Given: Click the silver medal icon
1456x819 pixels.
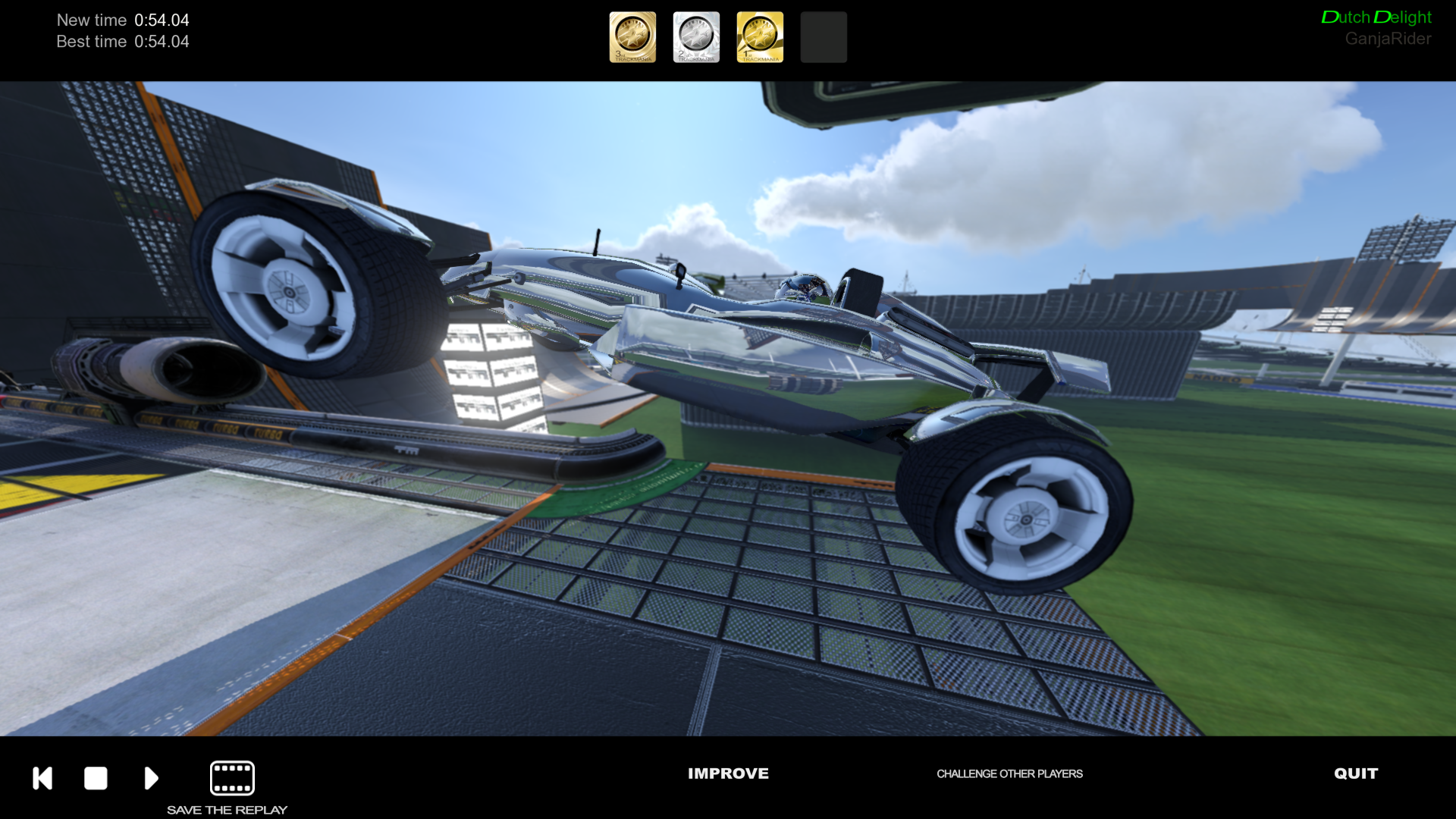Looking at the screenshot, I should point(696,36).
